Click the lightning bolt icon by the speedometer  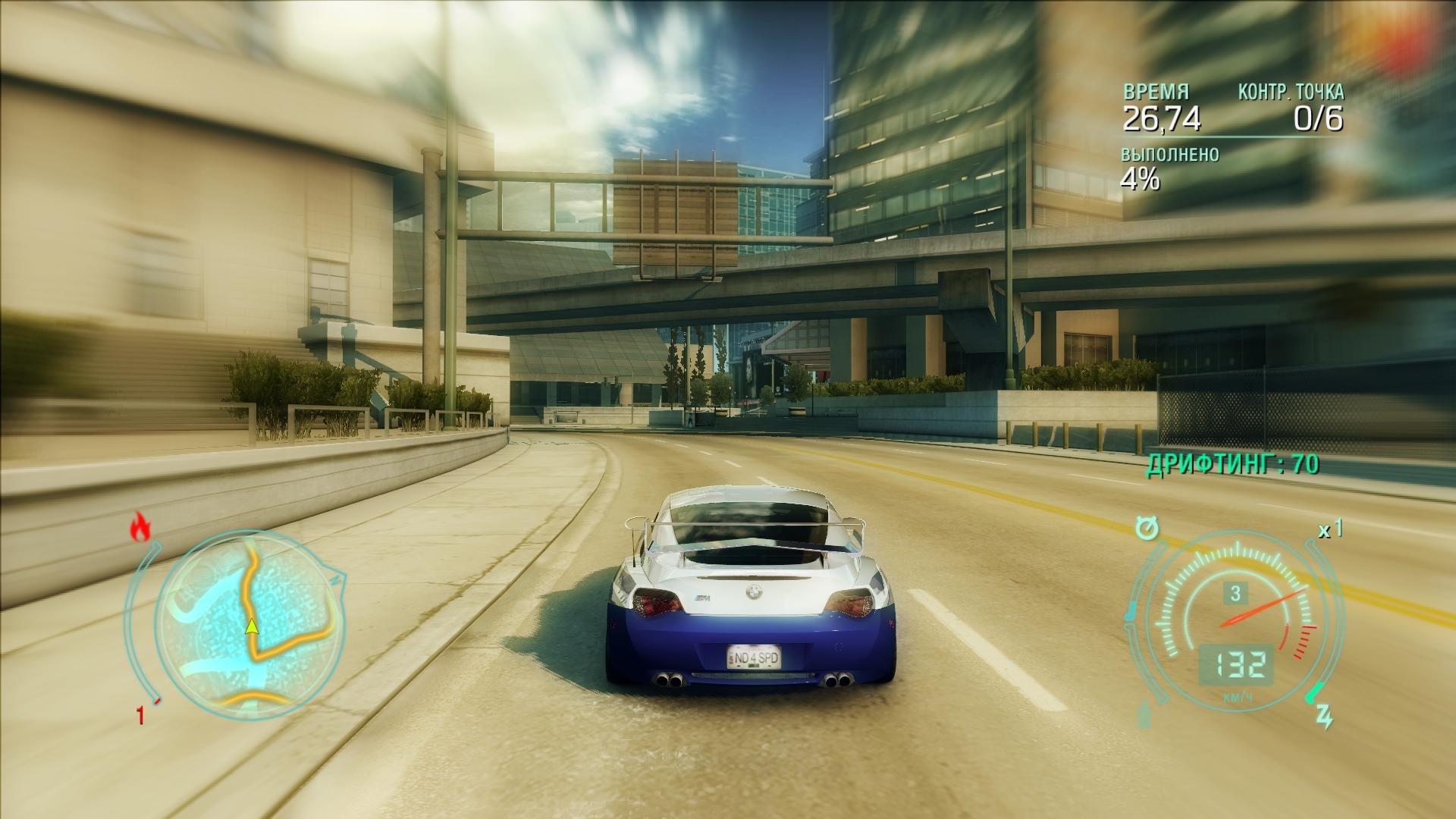pos(1324,716)
